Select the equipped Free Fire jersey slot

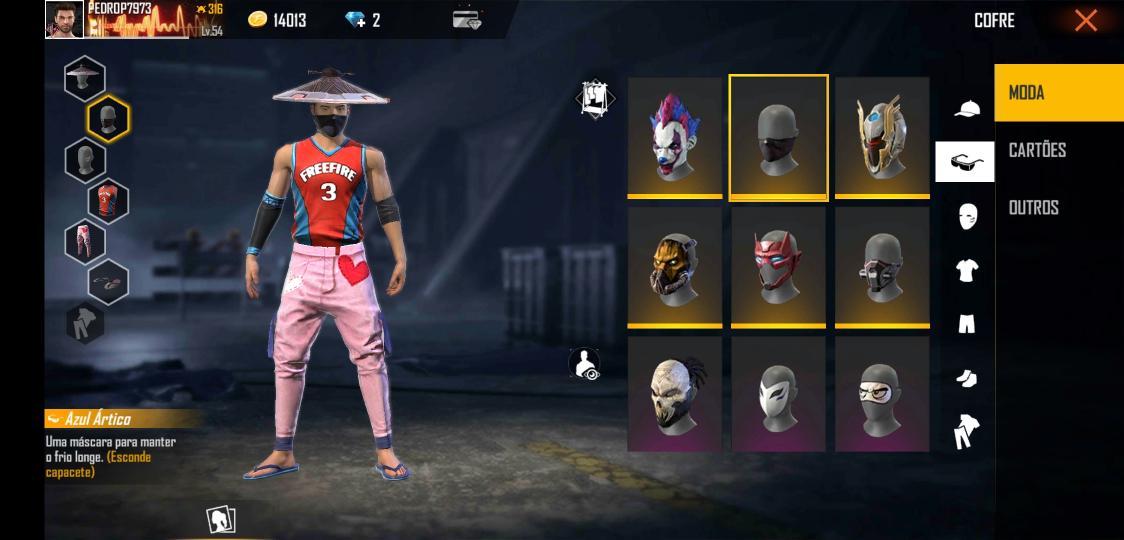[108, 200]
